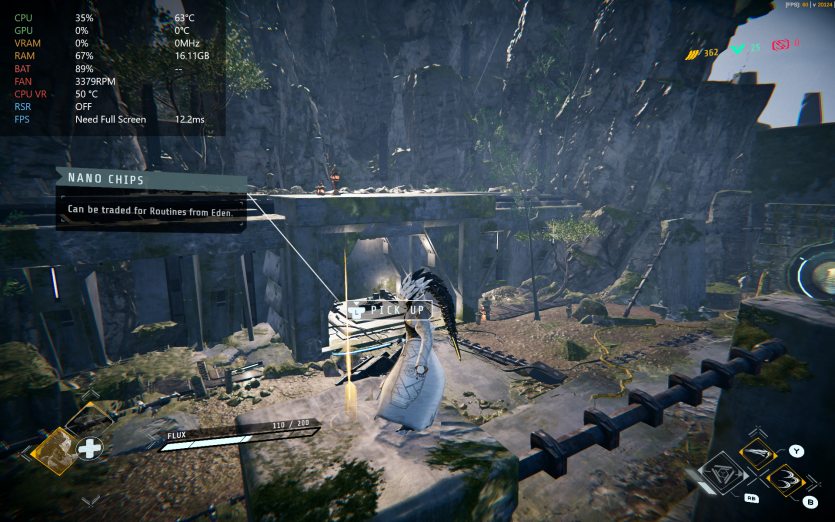Click the red hexagon resource icon
835x522 pixels.
tap(779, 45)
